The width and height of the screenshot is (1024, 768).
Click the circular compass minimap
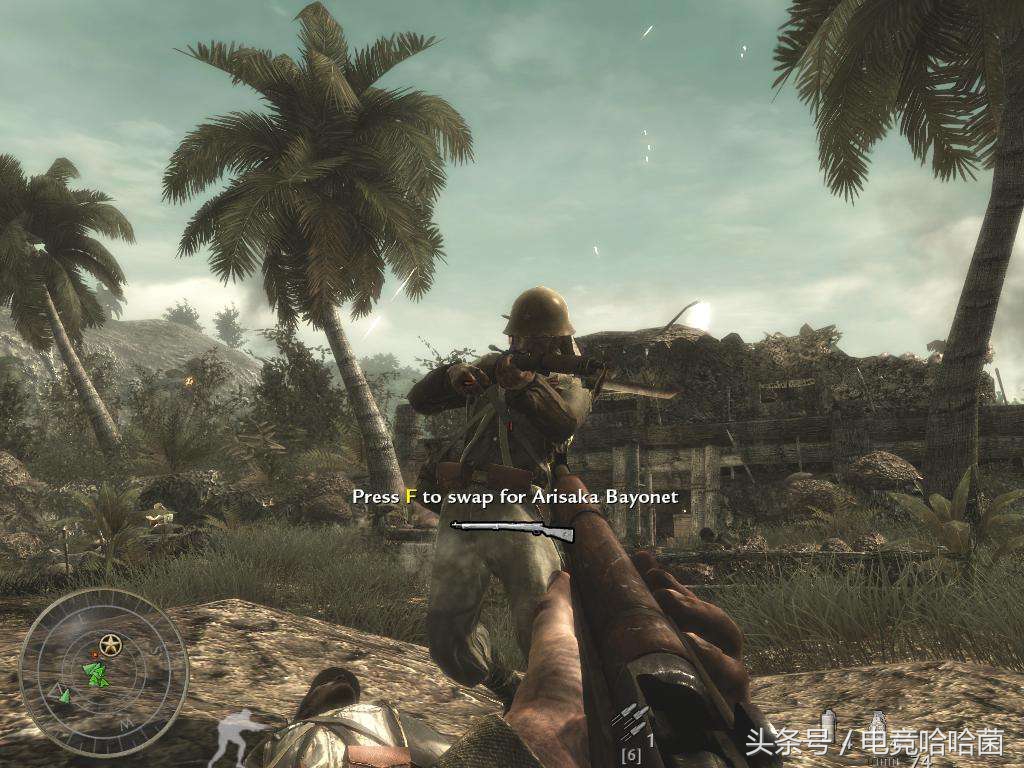coord(104,672)
